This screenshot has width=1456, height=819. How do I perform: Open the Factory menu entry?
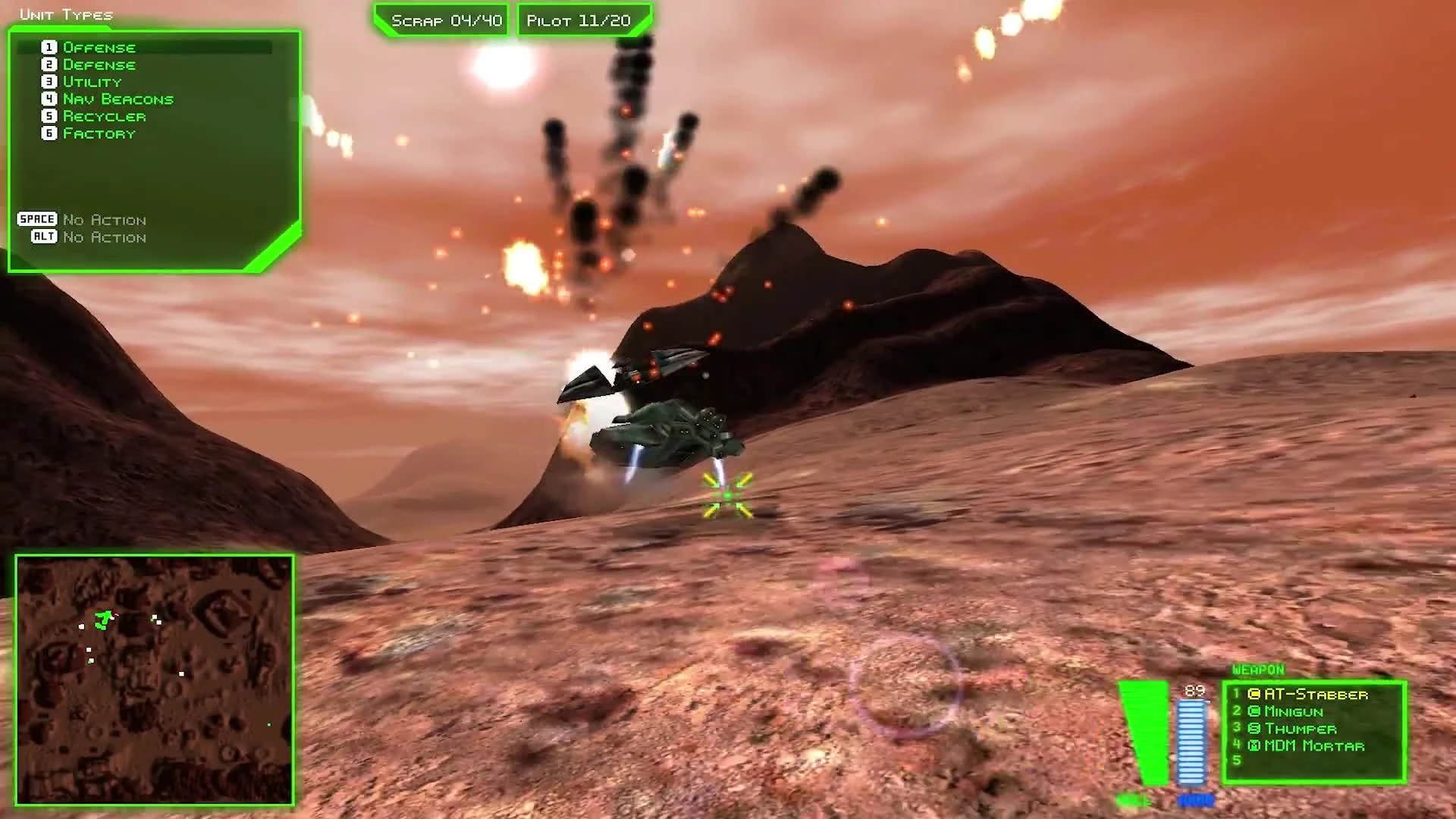click(x=99, y=133)
